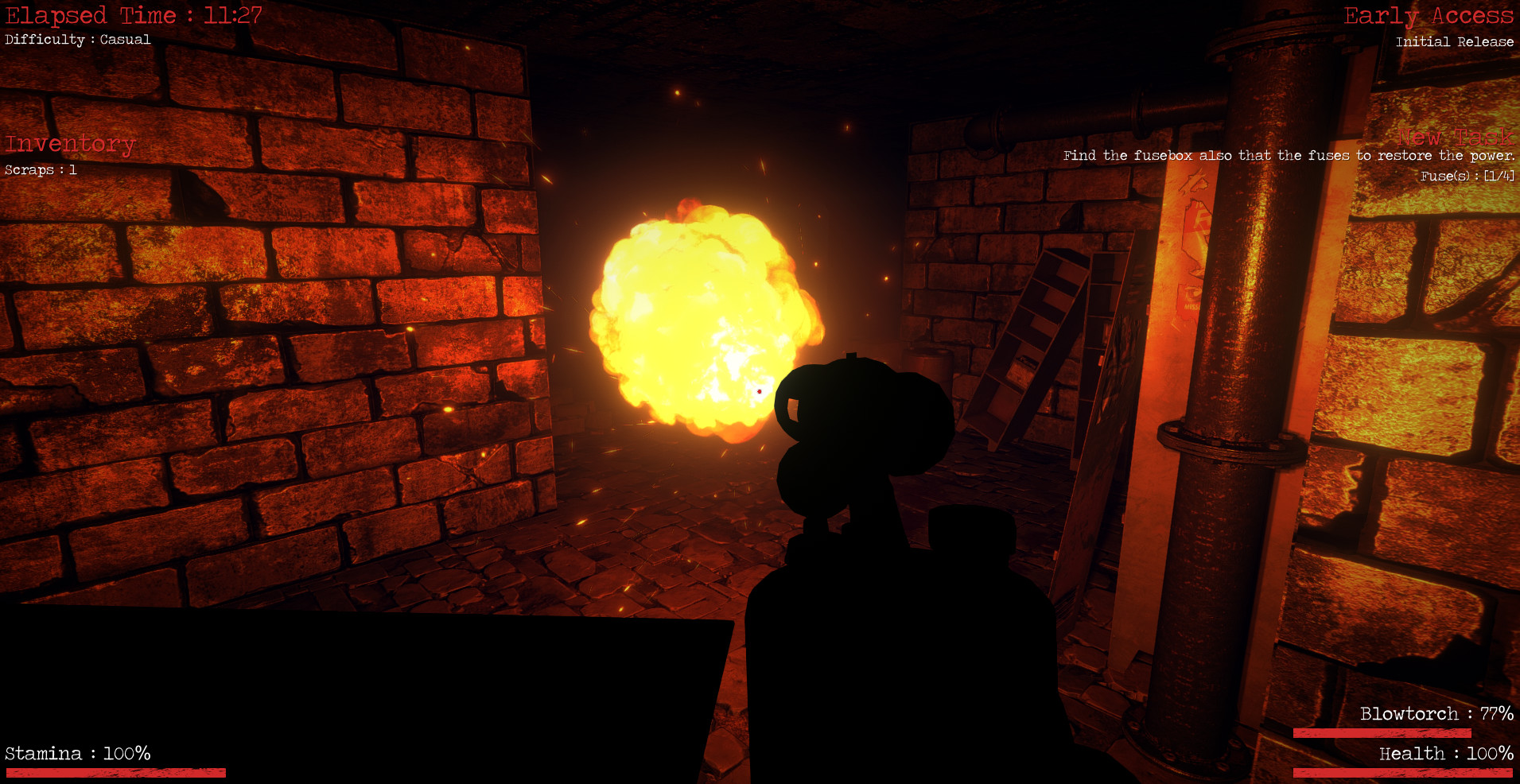Image resolution: width=1520 pixels, height=784 pixels.
Task: Open the Inventory heading
Action: pos(70,144)
